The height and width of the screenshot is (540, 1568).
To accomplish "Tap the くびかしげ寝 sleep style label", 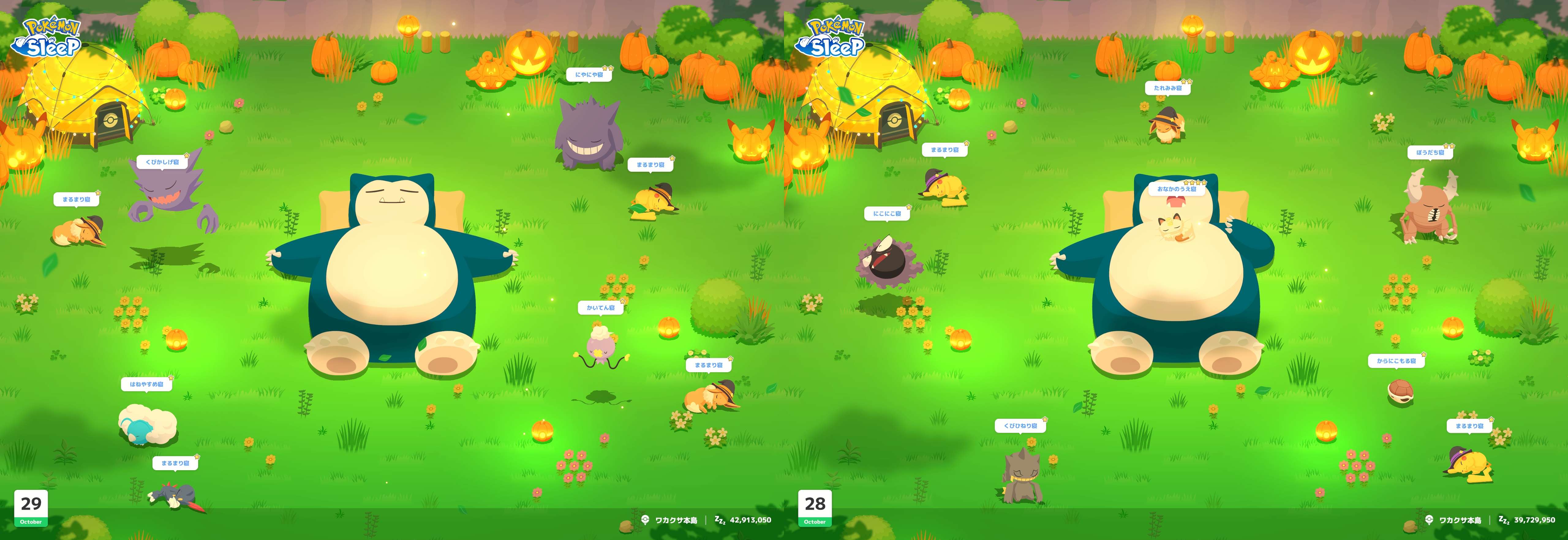I will (x=162, y=162).
